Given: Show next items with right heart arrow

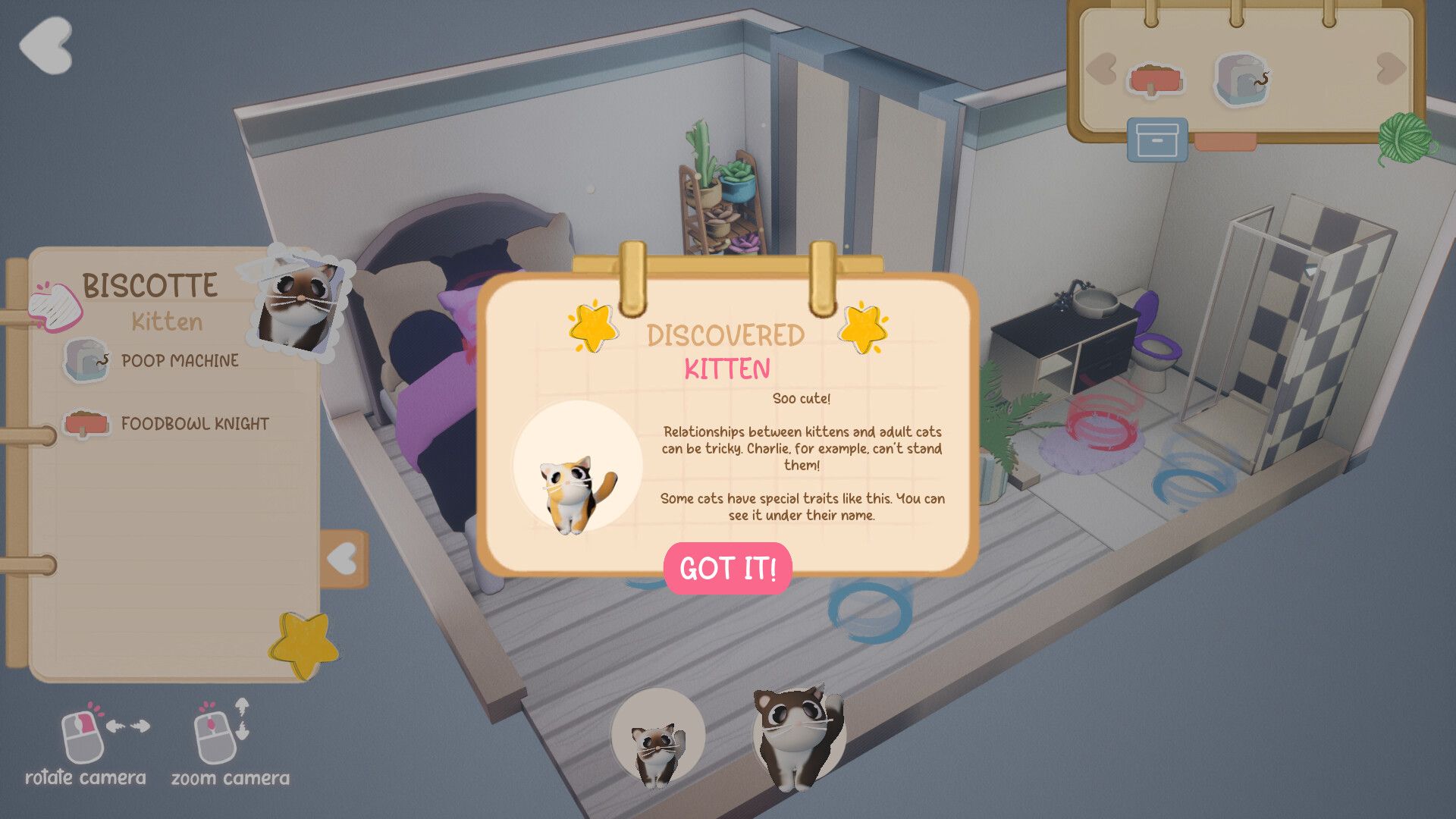Looking at the screenshot, I should [x=1391, y=69].
